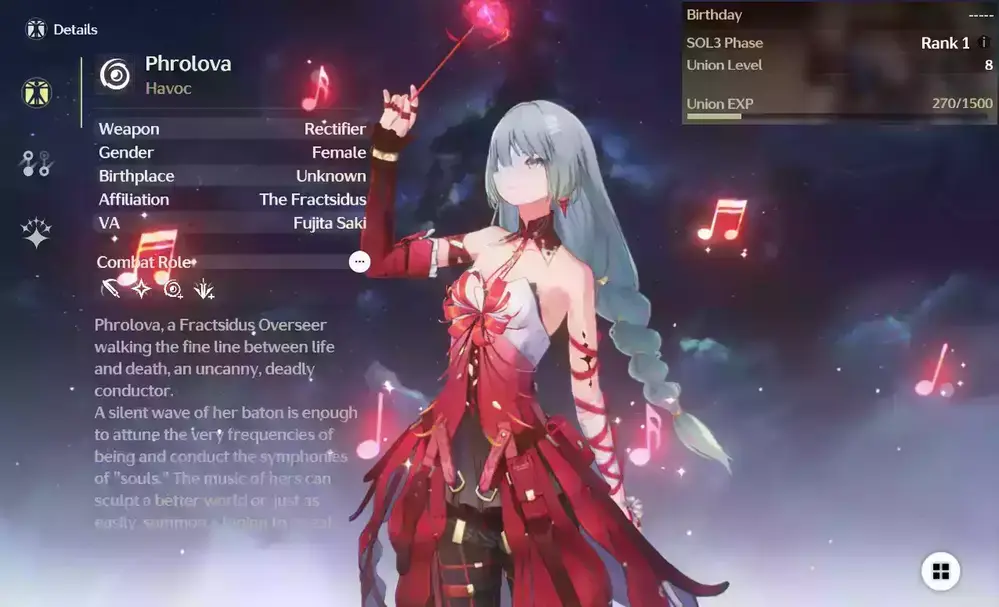999x607 pixels.
Task: Click the grid menu button in the corner
Action: click(940, 571)
